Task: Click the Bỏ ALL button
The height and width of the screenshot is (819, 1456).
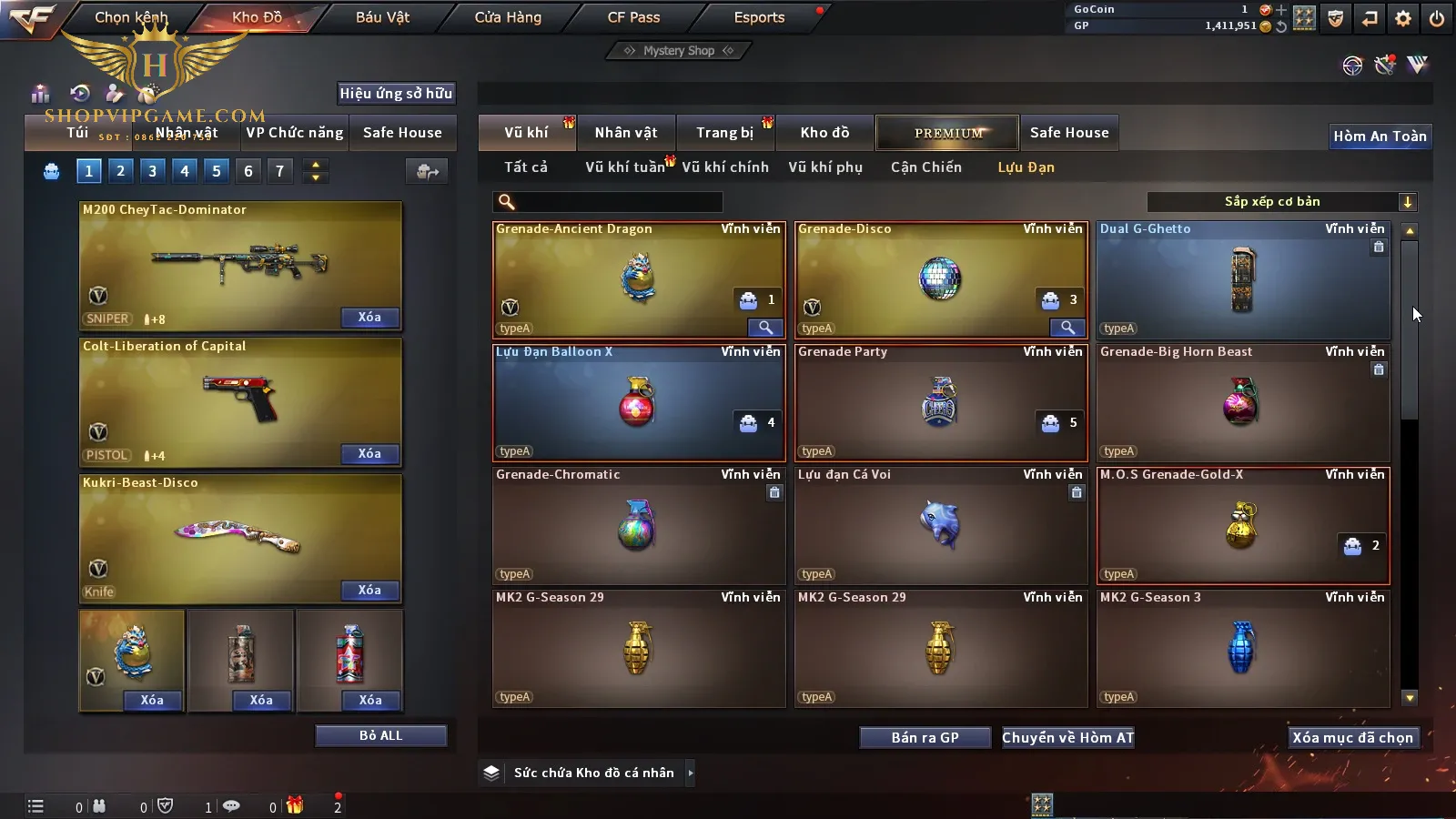Action: coord(380,735)
